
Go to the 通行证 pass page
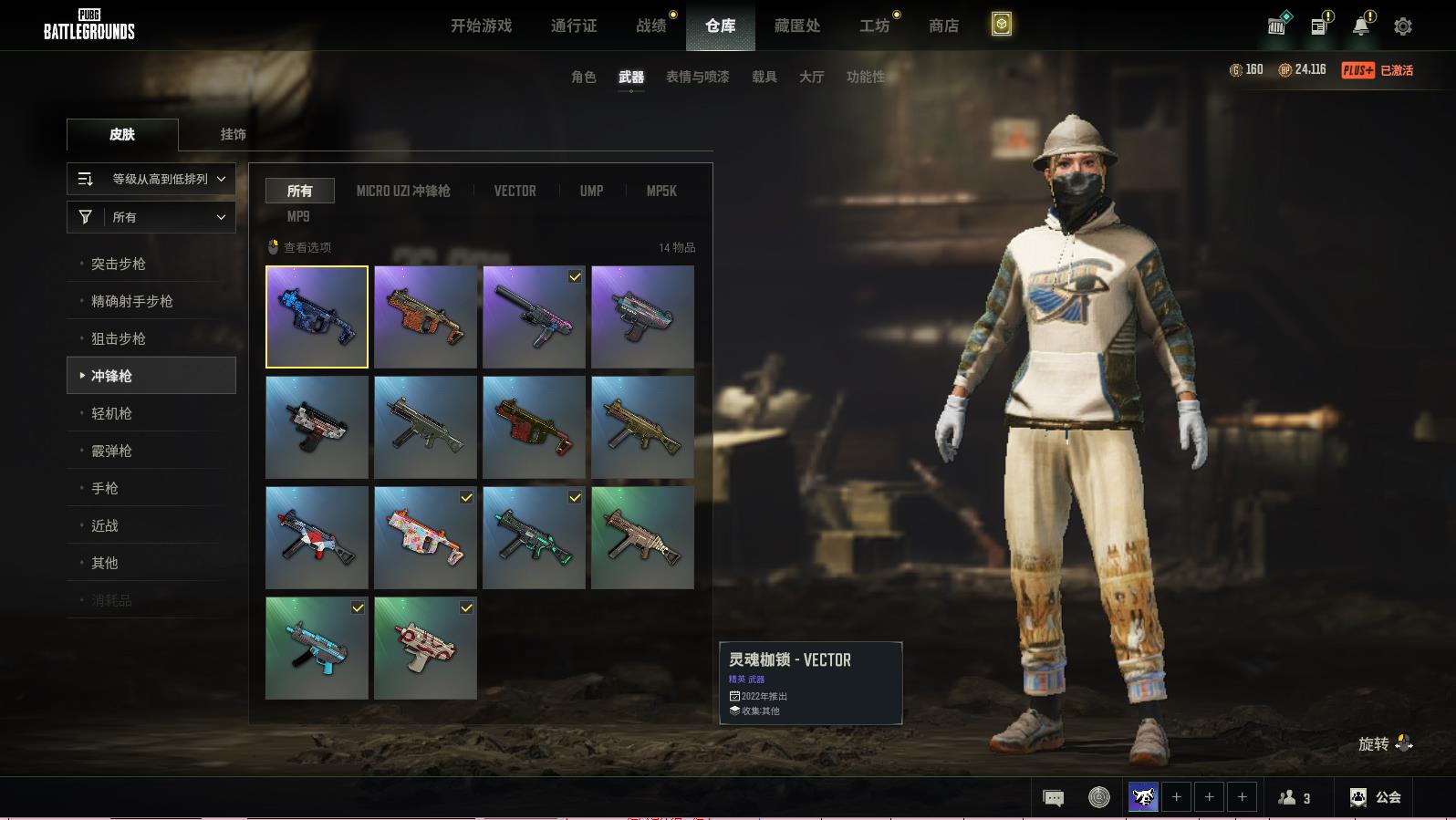click(x=574, y=26)
